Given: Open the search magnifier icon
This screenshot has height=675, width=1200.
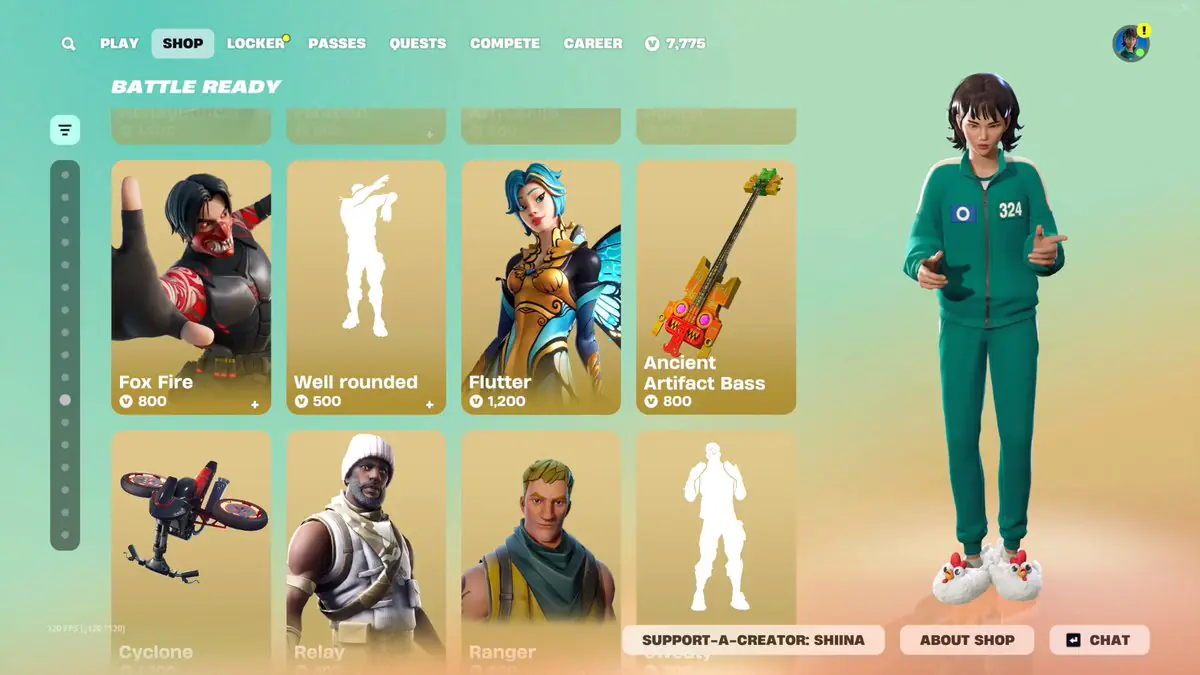Looking at the screenshot, I should click(x=68, y=44).
